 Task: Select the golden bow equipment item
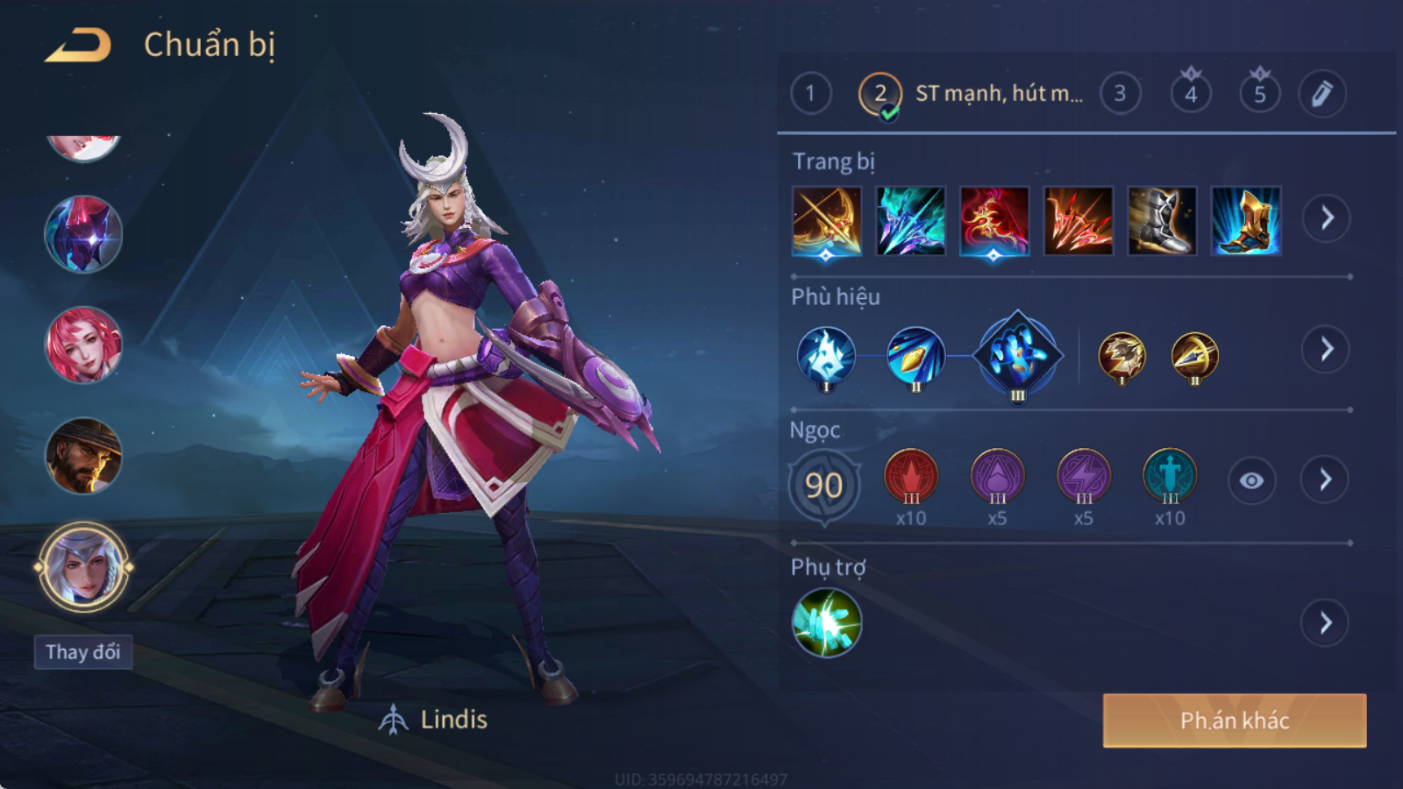[827, 221]
